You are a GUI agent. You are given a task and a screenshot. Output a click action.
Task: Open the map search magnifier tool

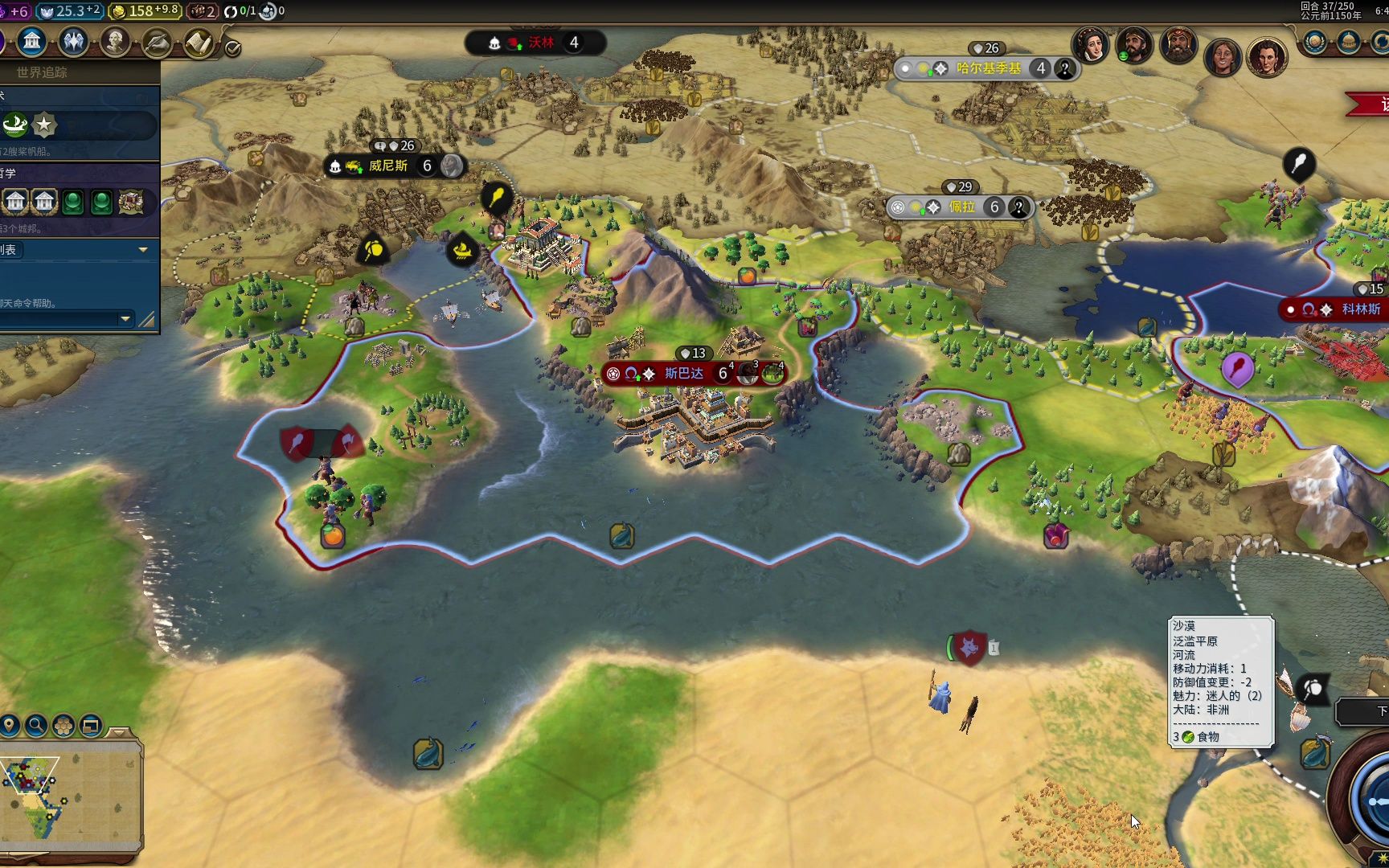pos(36,726)
